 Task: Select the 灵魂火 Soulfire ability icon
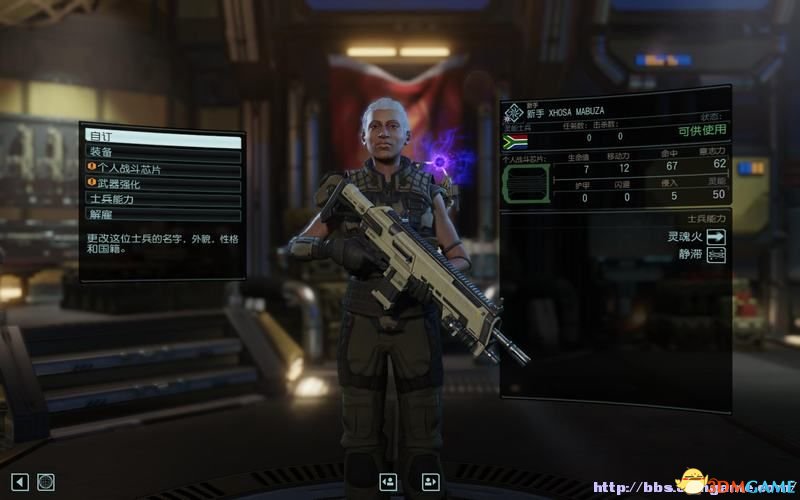coord(716,237)
